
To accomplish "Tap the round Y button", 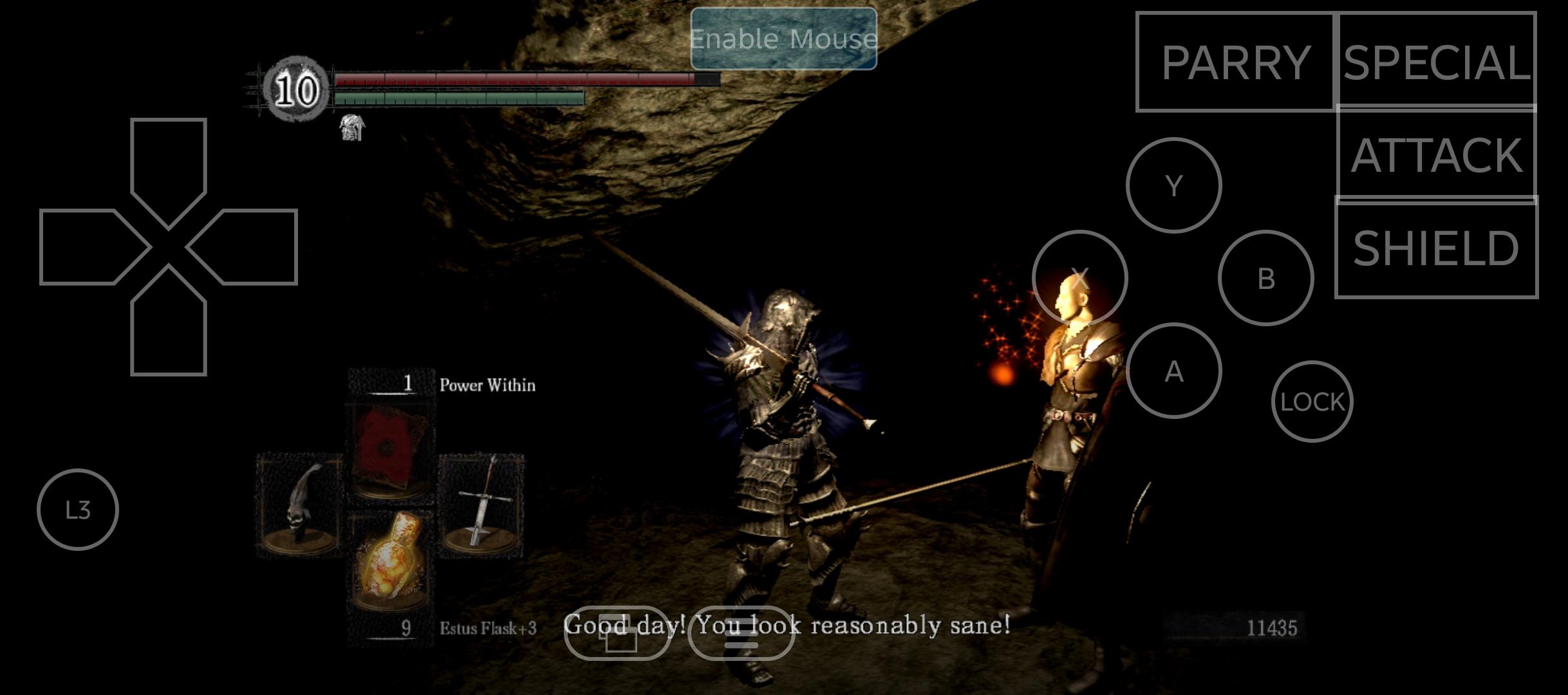I will [1173, 185].
